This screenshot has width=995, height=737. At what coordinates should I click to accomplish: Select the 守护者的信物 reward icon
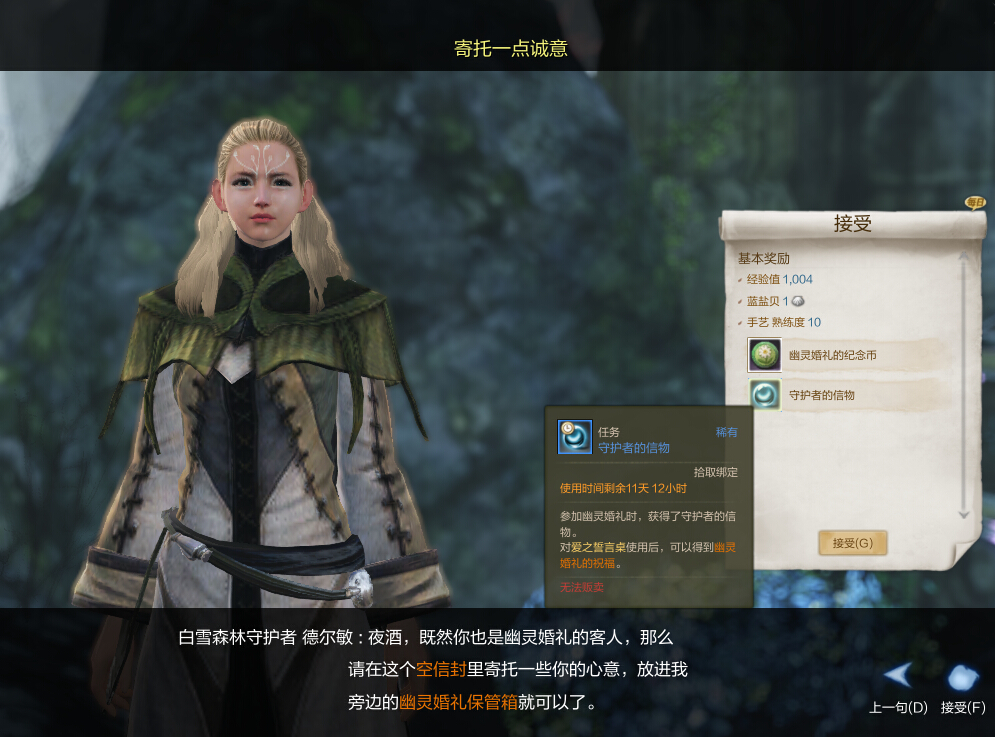pos(765,395)
